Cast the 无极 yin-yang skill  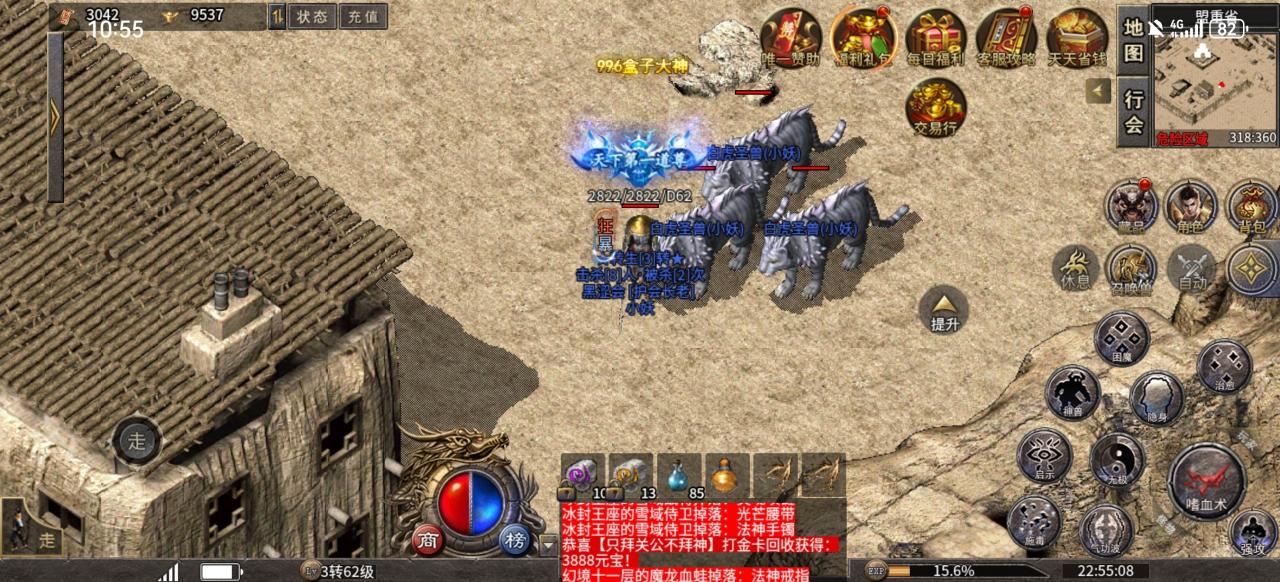[x=1117, y=460]
